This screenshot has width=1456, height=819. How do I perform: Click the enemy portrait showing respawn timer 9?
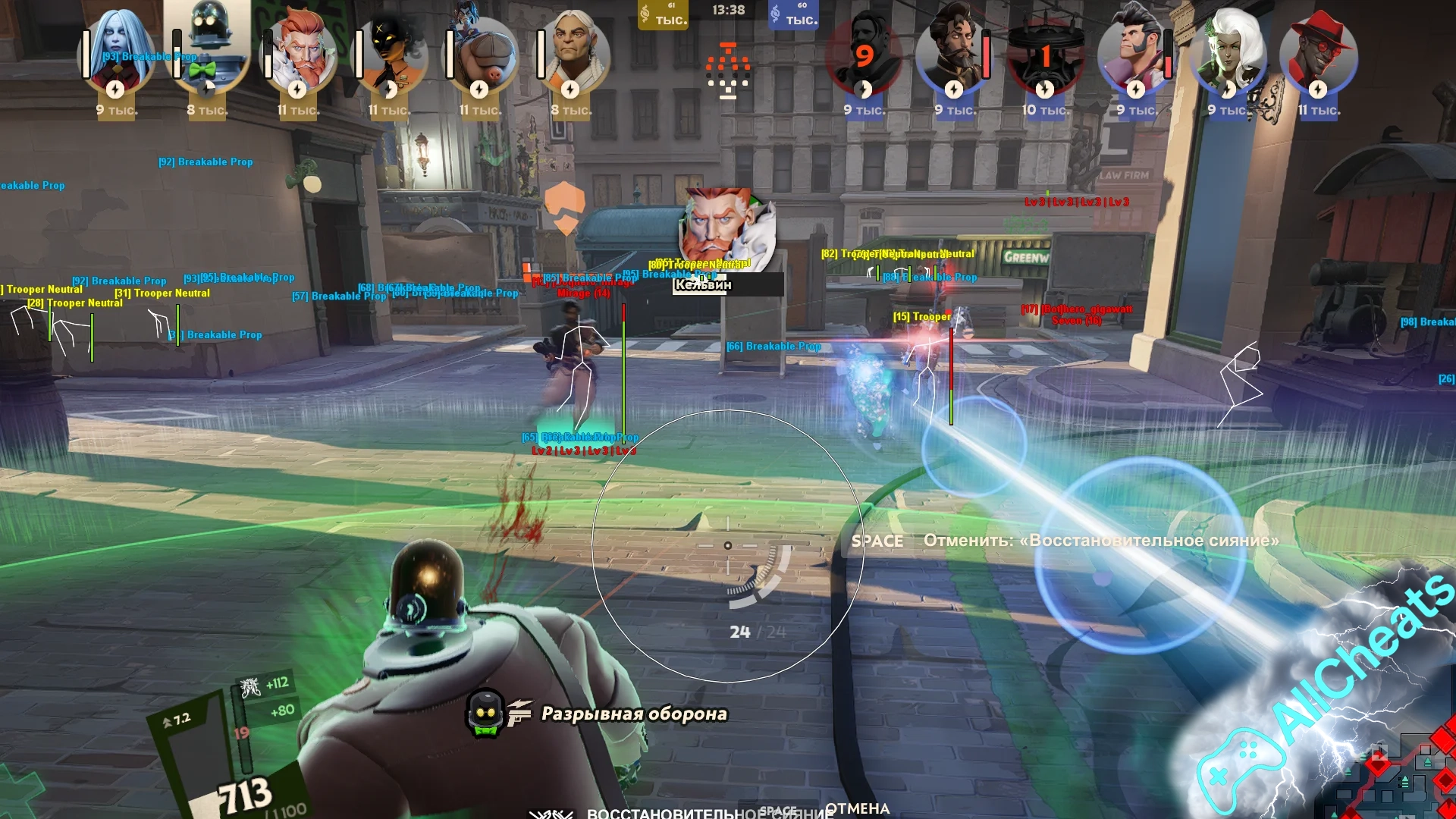[x=864, y=53]
